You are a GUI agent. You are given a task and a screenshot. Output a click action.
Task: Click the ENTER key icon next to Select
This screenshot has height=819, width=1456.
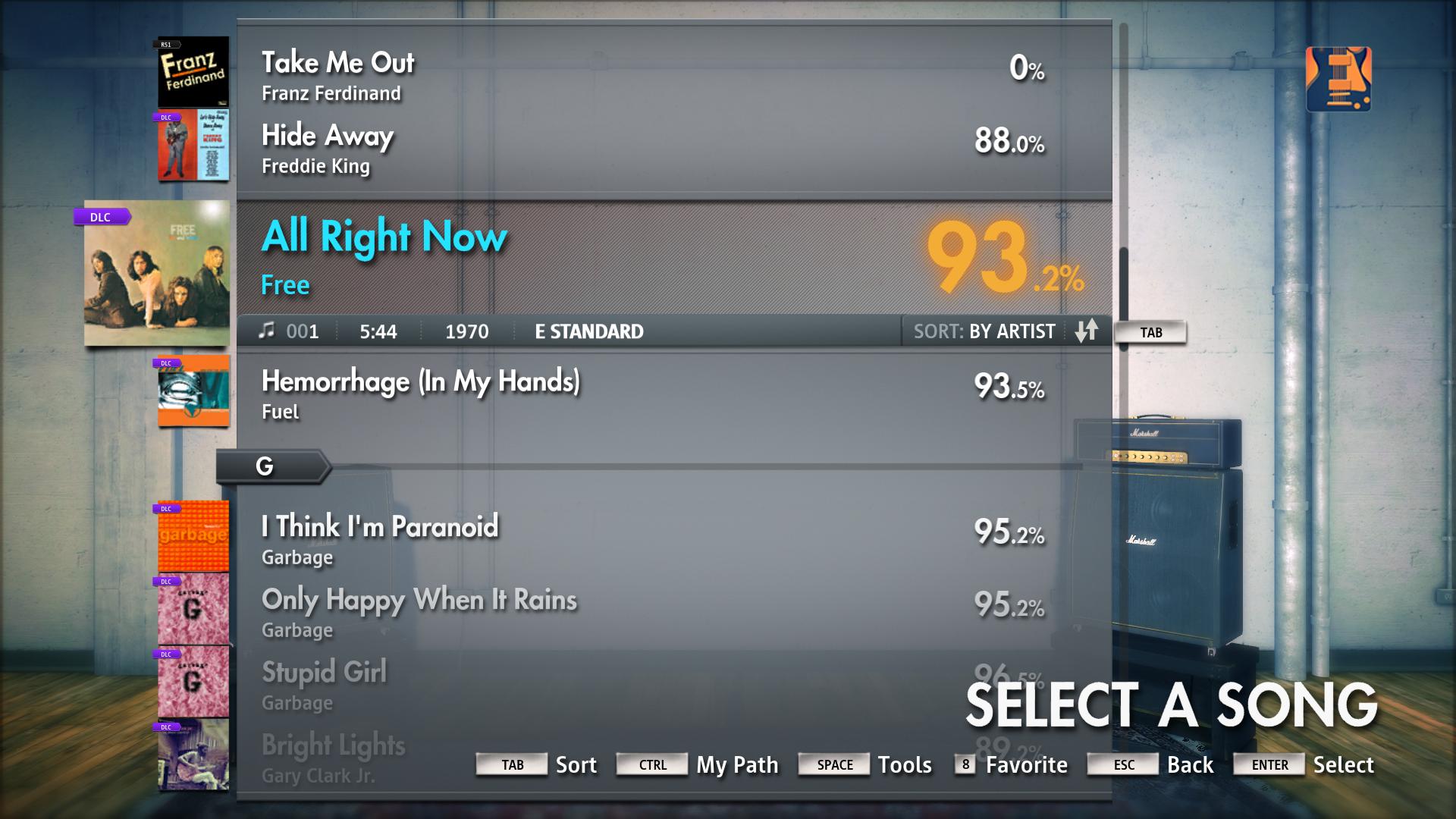1268,764
